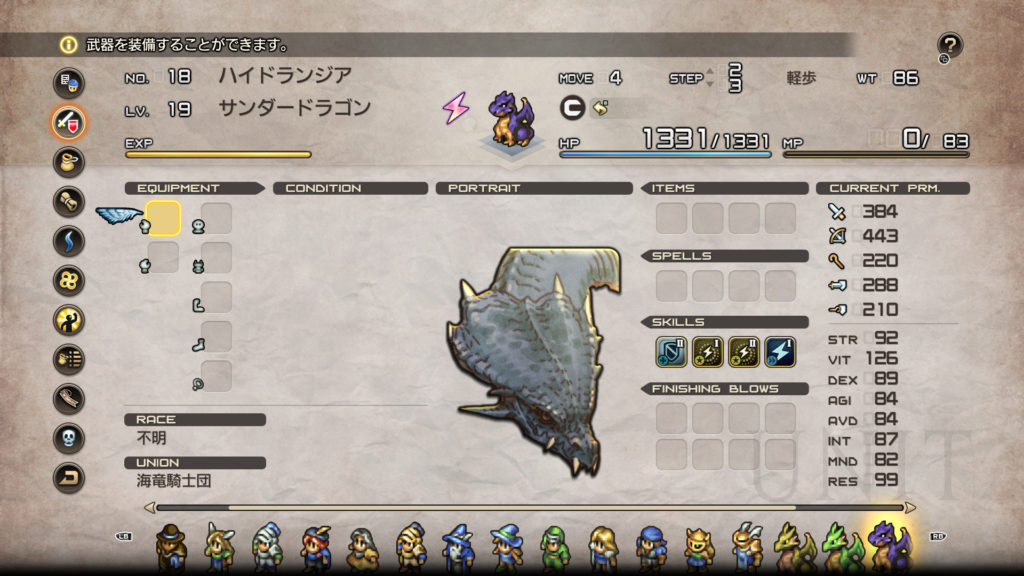Viewport: 1024px width, 576px height.
Task: Select the shield skill icon
Action: pyautogui.click(x=671, y=351)
